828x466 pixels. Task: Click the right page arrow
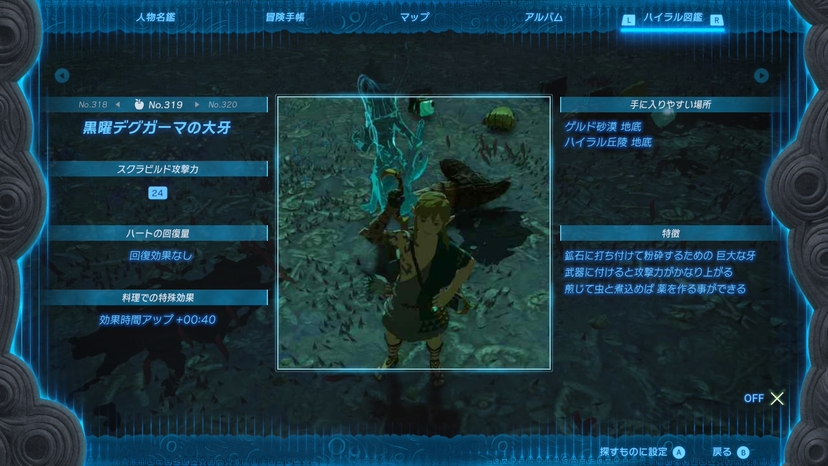tap(762, 75)
